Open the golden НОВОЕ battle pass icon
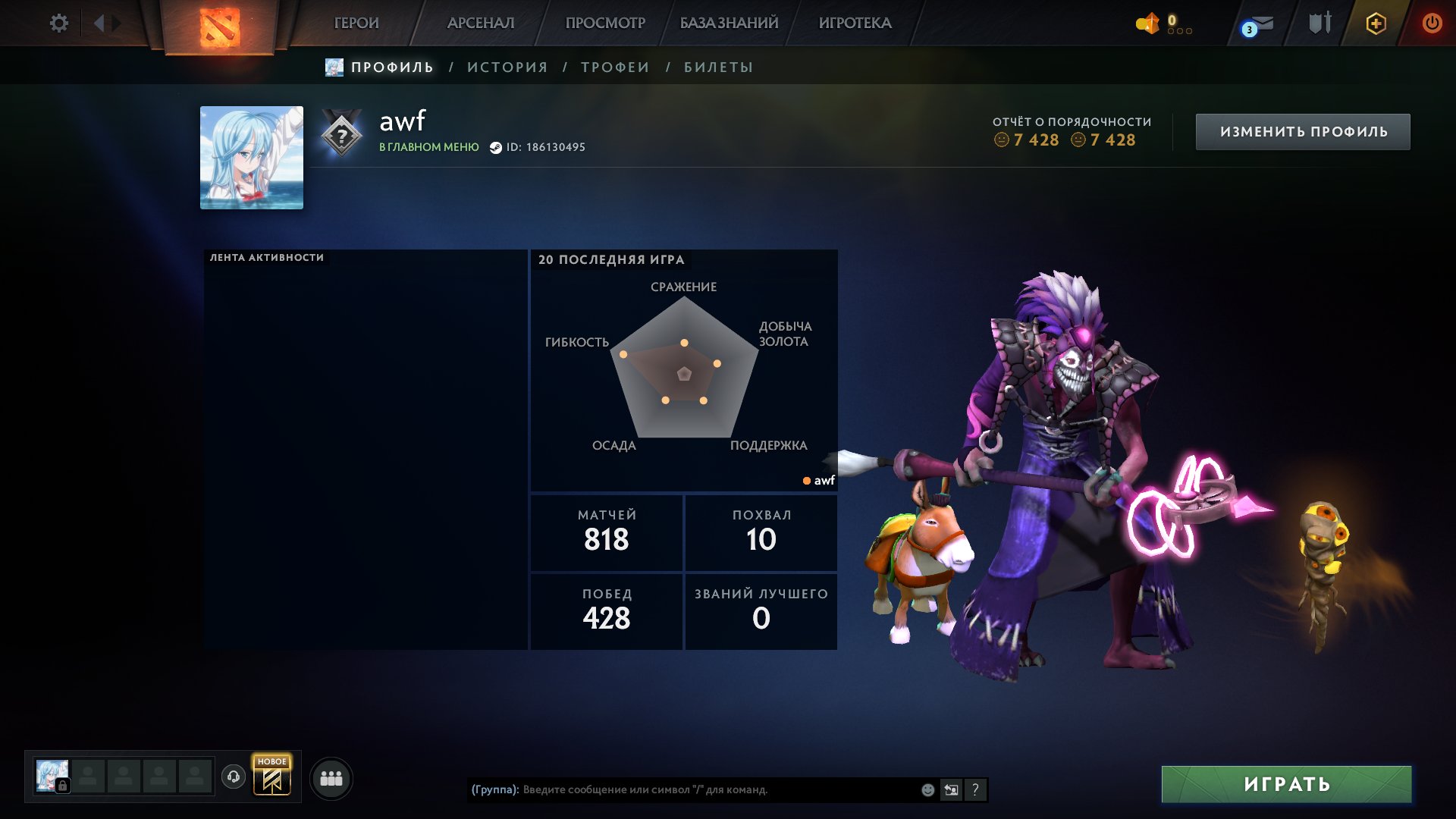The height and width of the screenshot is (819, 1456). tap(273, 777)
